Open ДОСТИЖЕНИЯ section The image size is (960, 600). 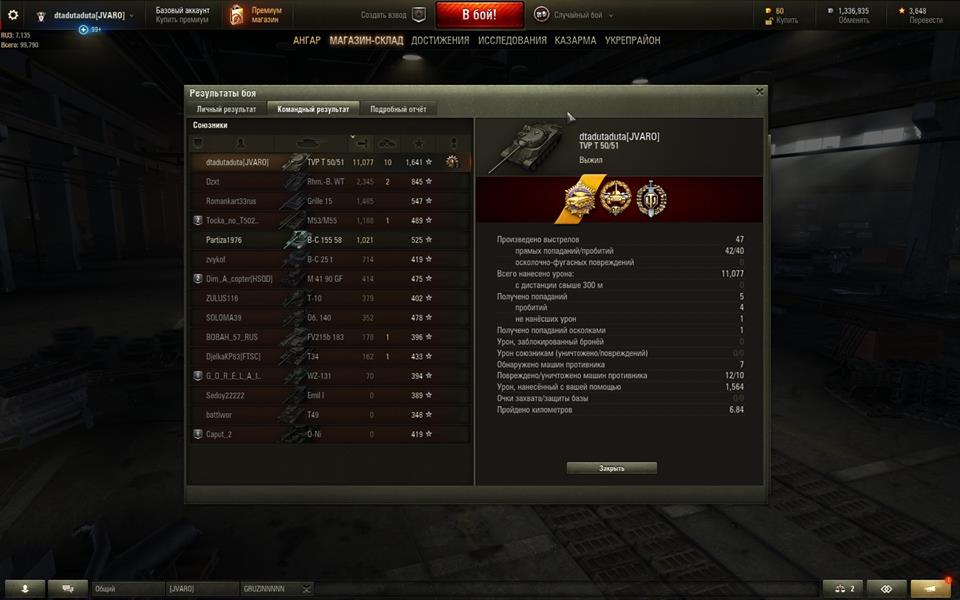pyautogui.click(x=439, y=41)
